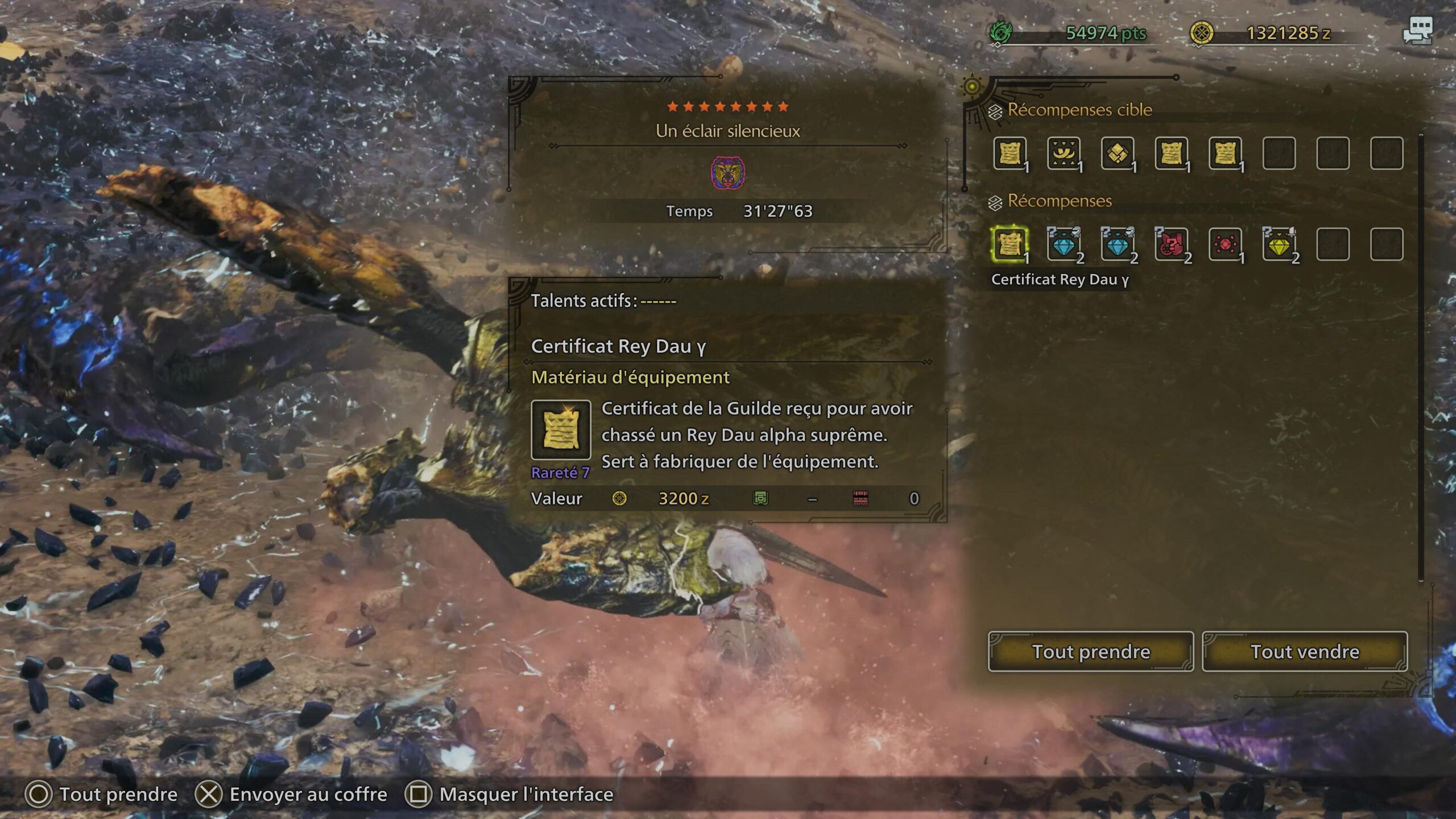The image size is (1456, 819).
Task: Select the red jewel cluster reward
Action: tap(1225, 245)
